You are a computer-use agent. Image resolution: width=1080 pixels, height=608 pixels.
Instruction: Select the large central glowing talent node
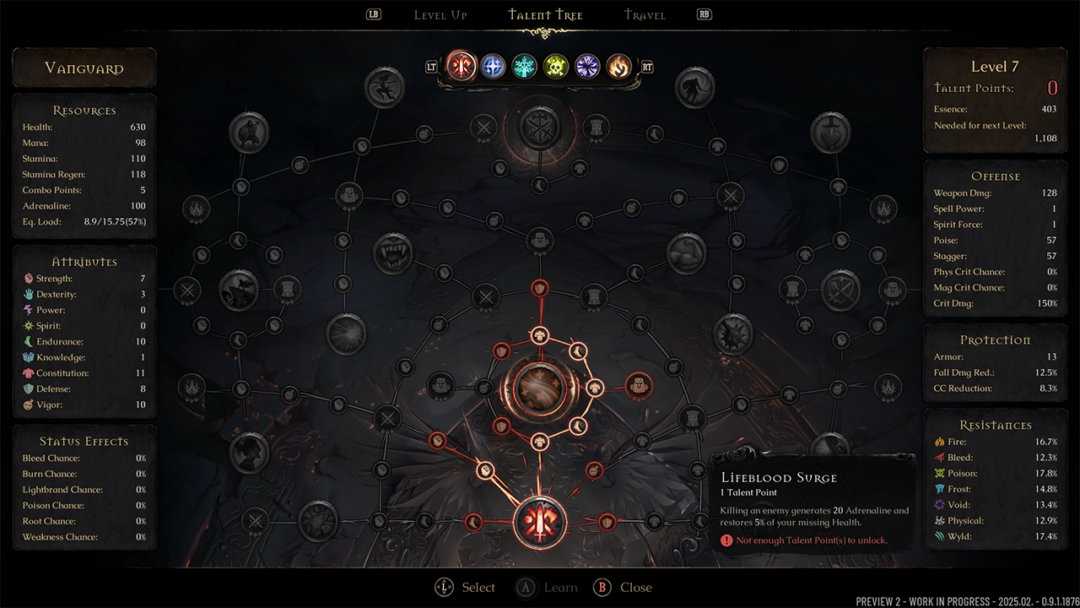tap(540, 388)
